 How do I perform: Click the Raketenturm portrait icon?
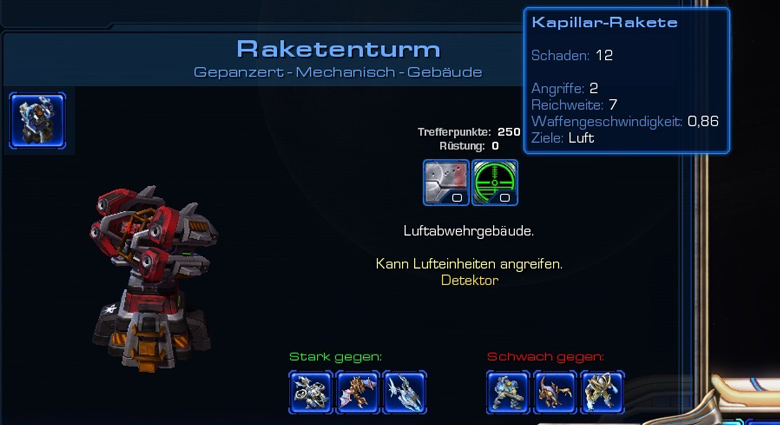(x=38, y=120)
